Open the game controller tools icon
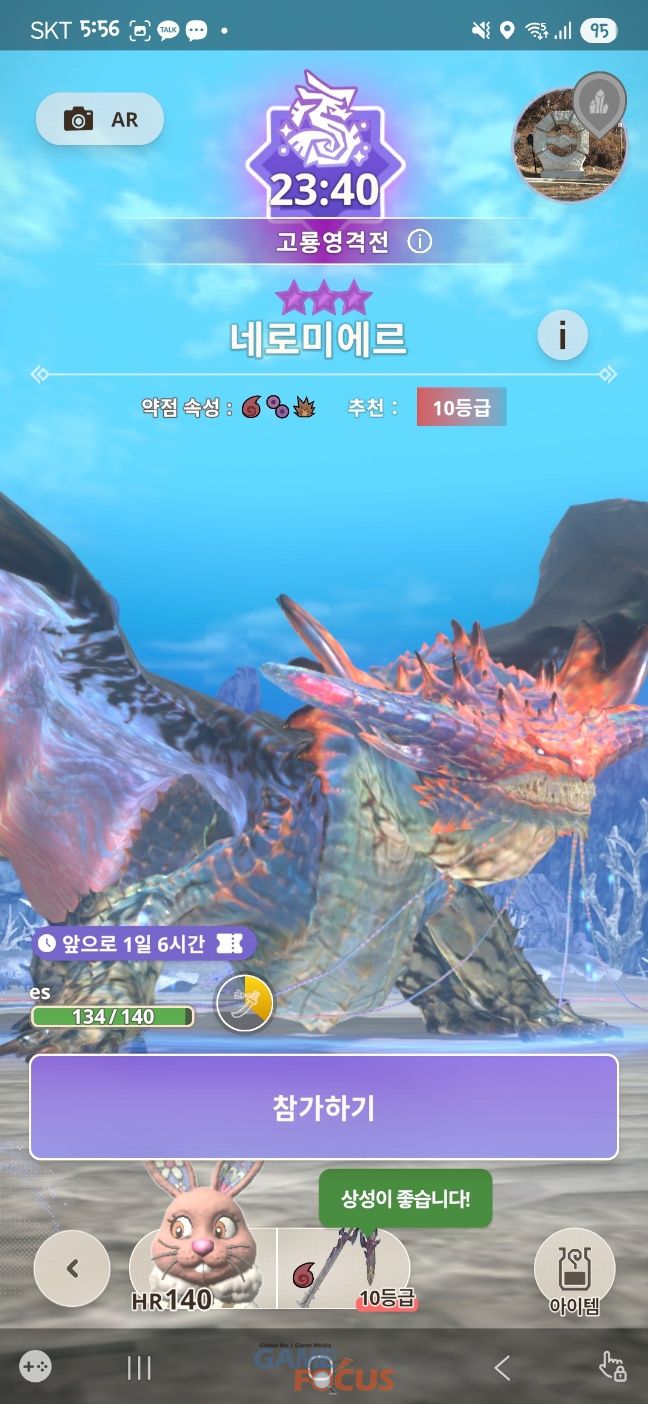Image resolution: width=648 pixels, height=1404 pixels. (x=36, y=1367)
